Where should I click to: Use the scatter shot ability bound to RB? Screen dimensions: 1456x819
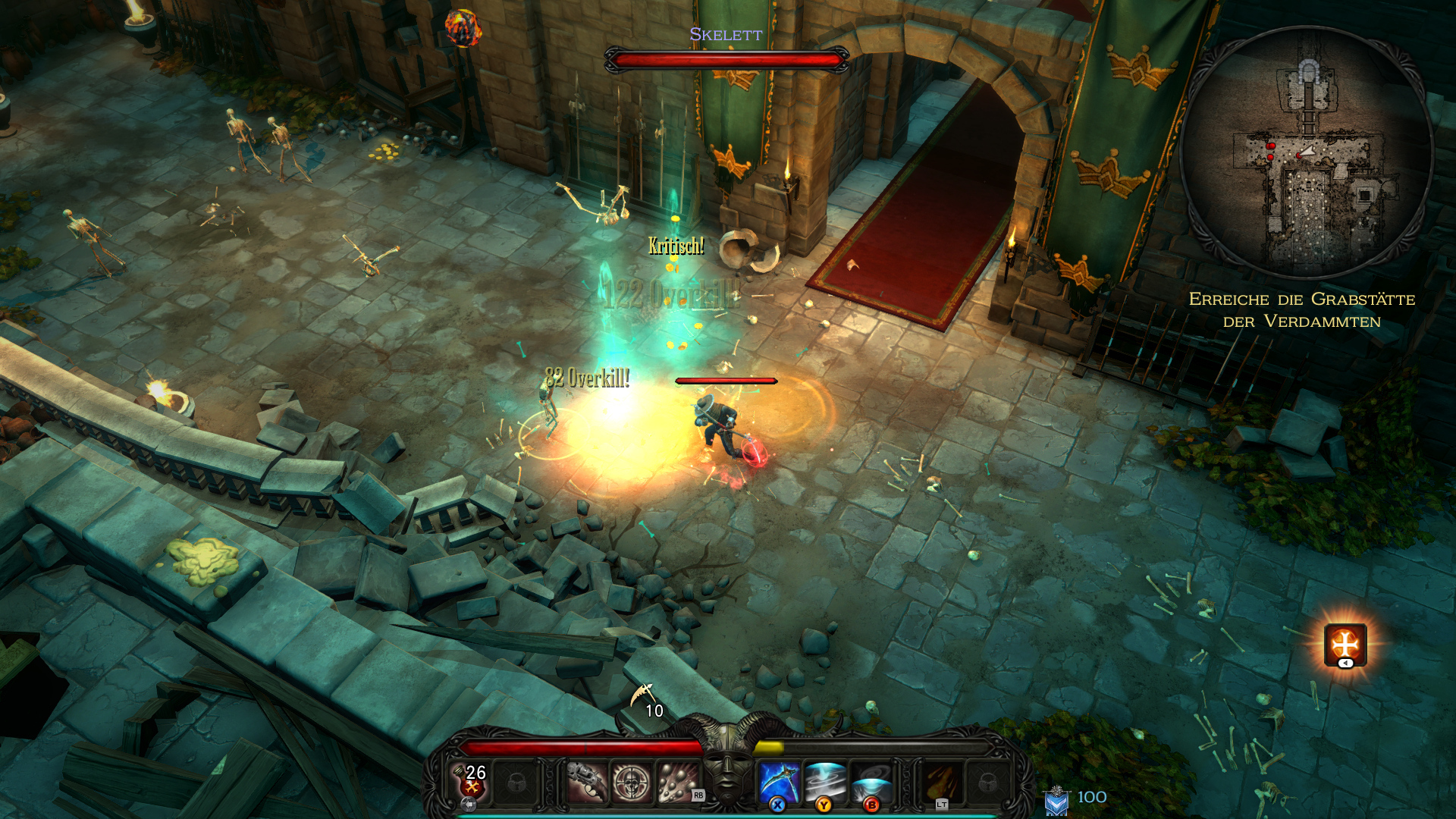677,779
